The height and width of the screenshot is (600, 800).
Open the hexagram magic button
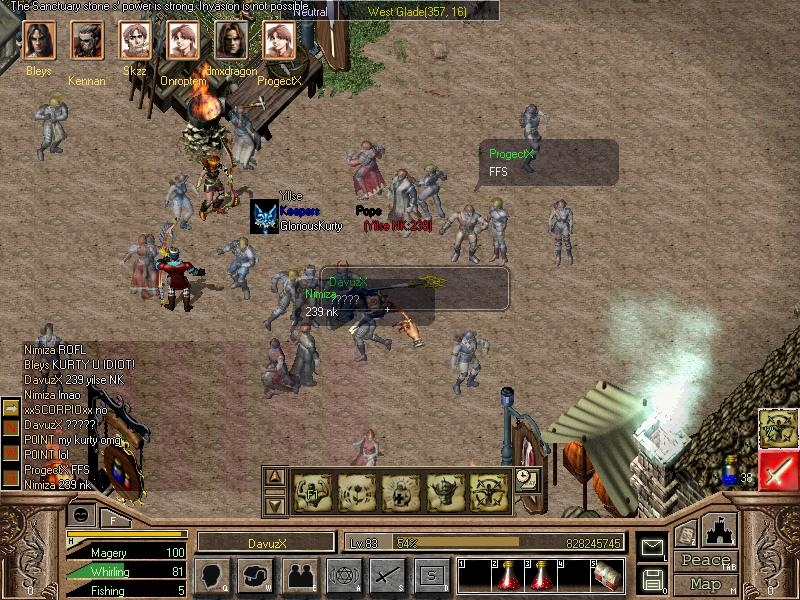pyautogui.click(x=343, y=575)
